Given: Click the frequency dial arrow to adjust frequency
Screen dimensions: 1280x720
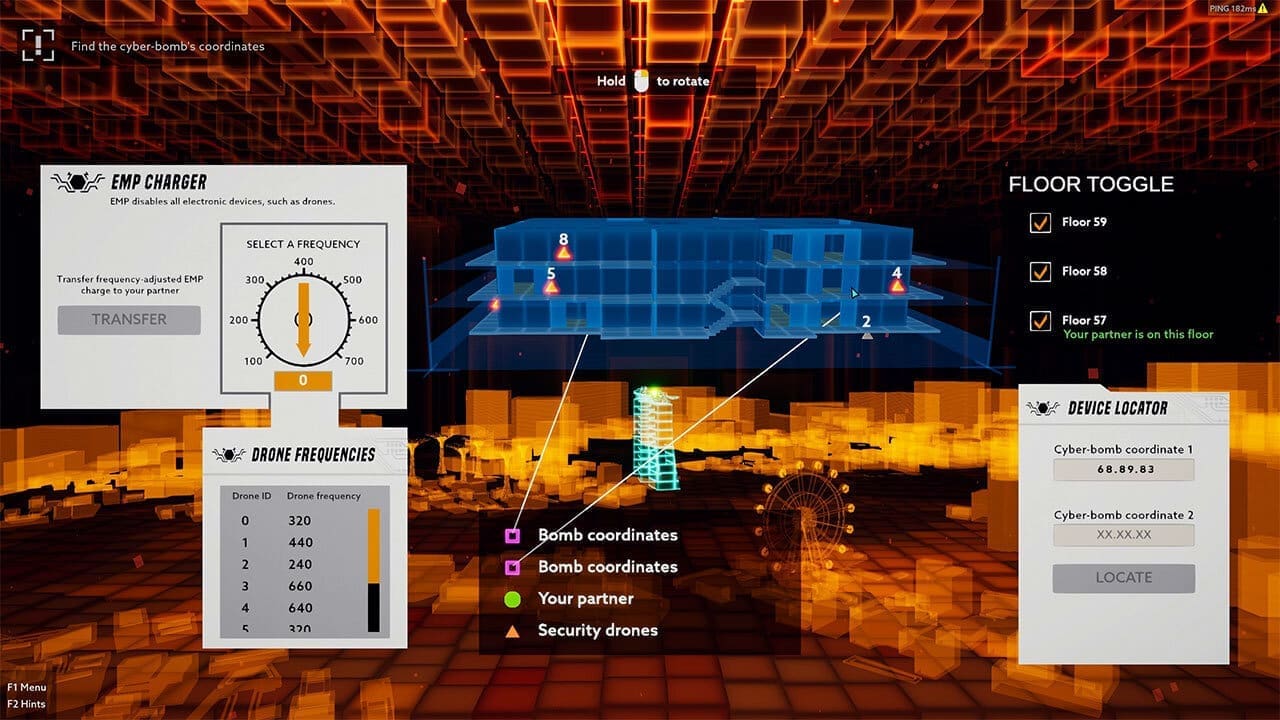Looking at the screenshot, I should (303, 320).
